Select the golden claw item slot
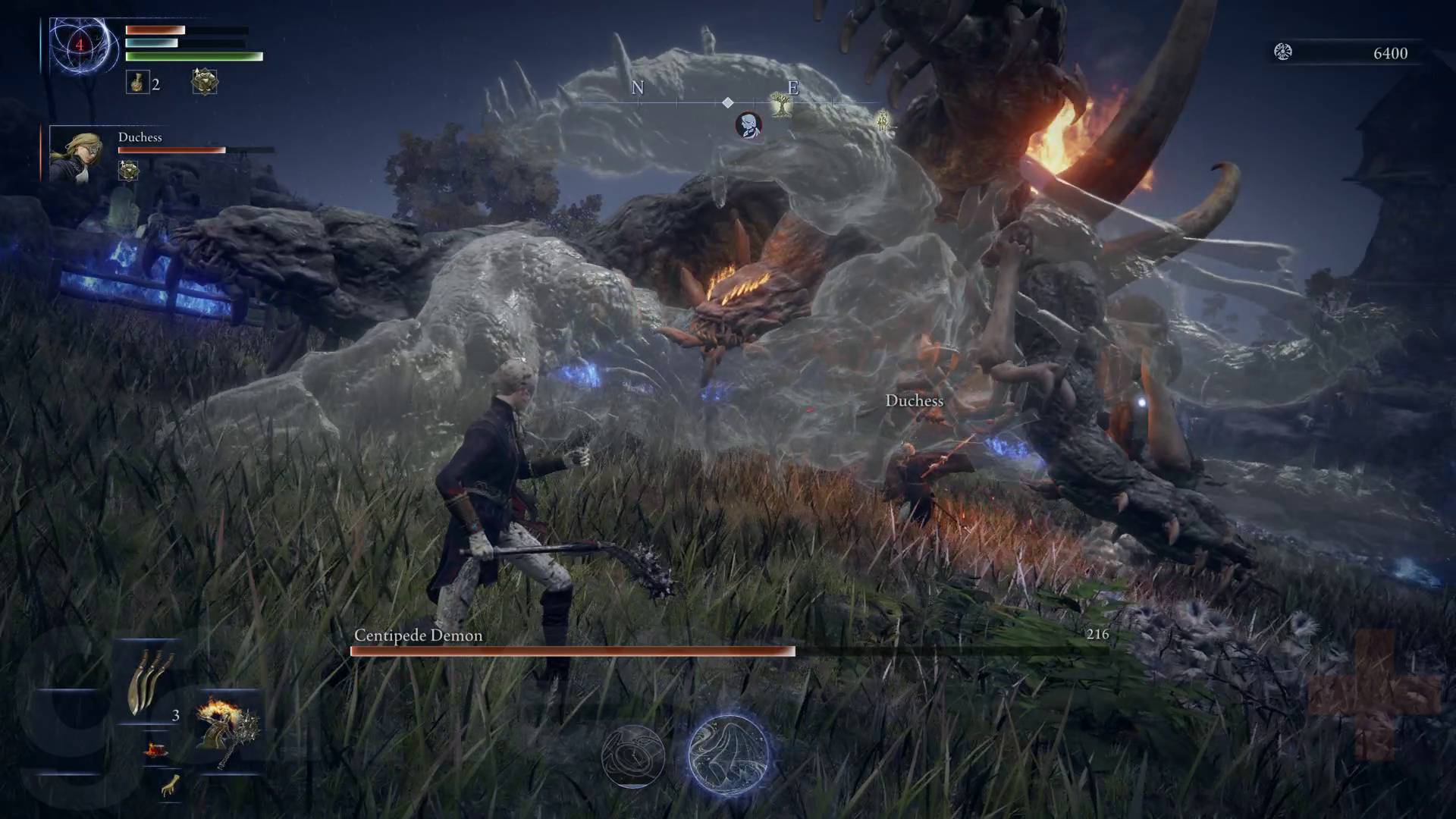Viewport: 1456px width, 819px height. [x=170, y=786]
